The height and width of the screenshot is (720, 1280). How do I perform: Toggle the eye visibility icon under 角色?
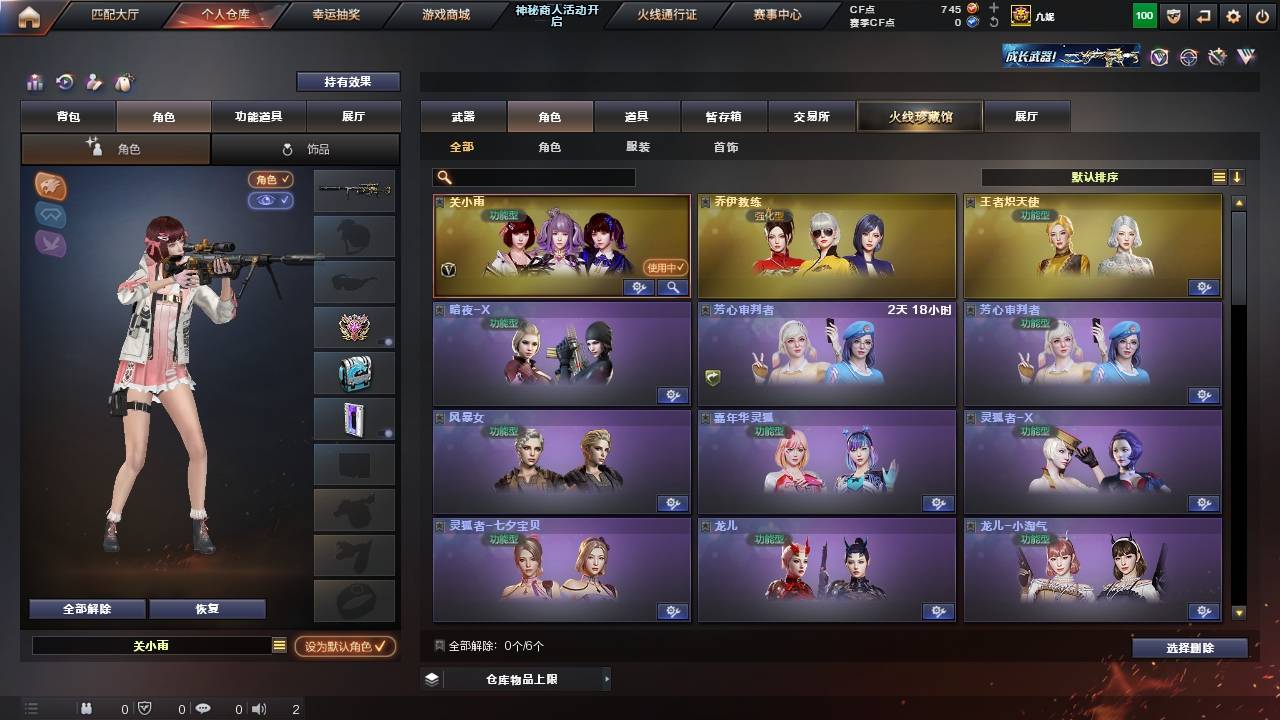[x=269, y=199]
